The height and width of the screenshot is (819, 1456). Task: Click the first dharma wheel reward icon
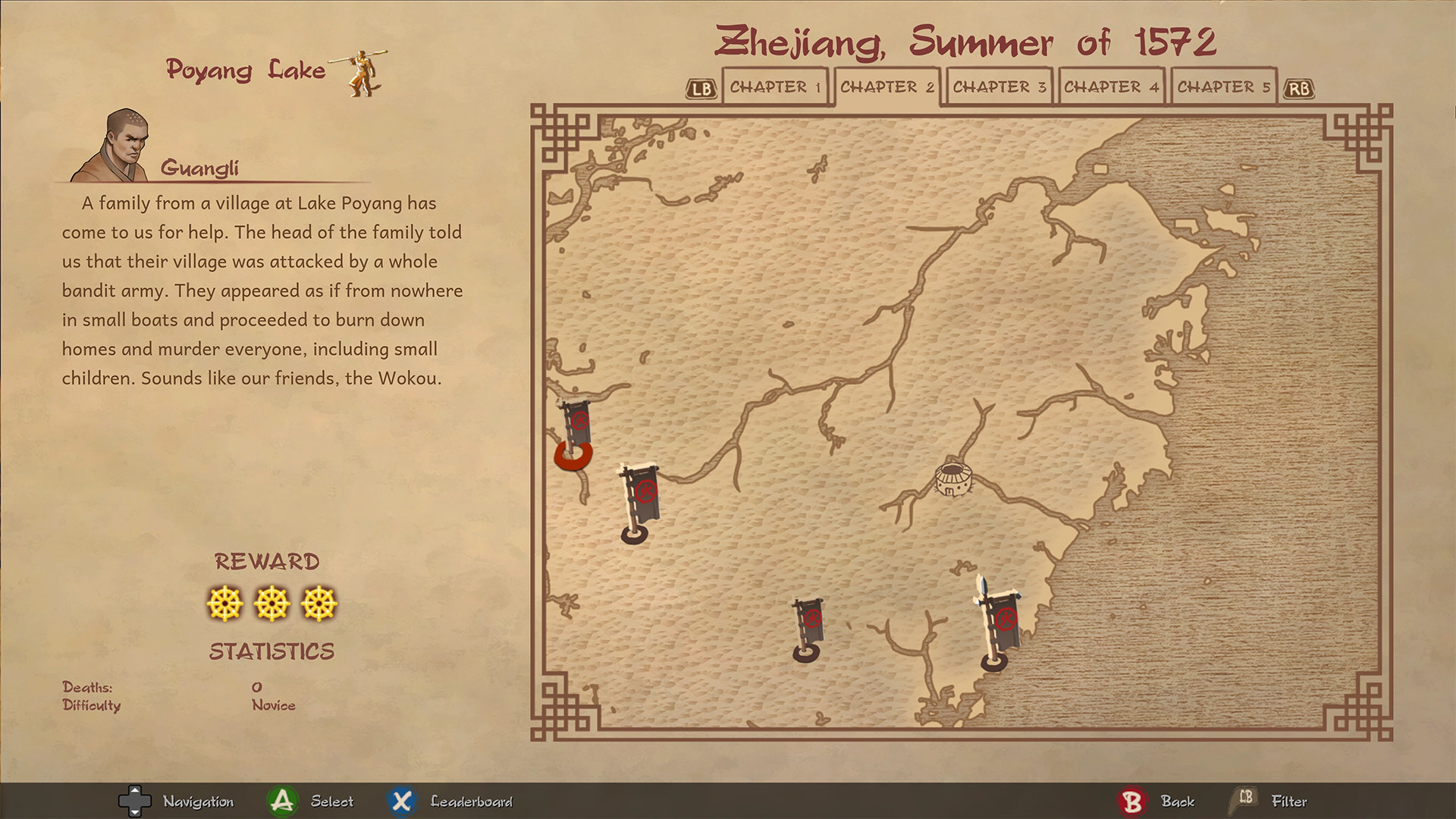click(227, 604)
